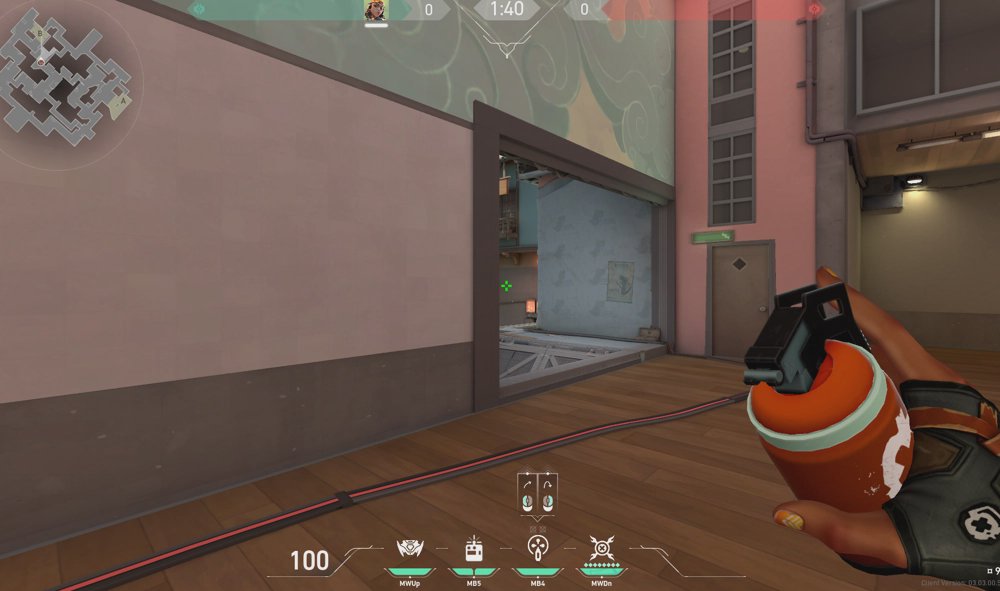Click the minimap in the corner
The width and height of the screenshot is (1000, 591).
tap(67, 78)
